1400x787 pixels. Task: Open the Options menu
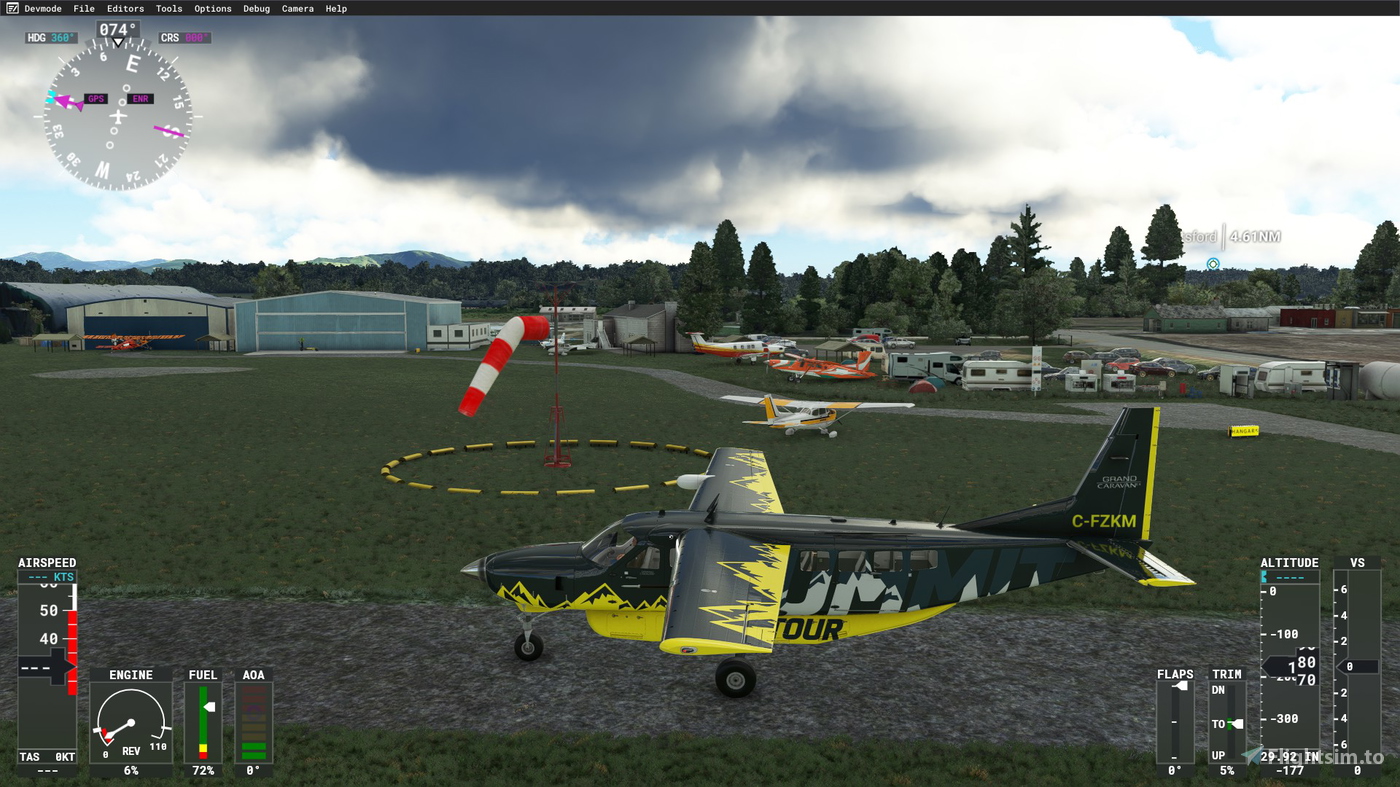click(212, 8)
